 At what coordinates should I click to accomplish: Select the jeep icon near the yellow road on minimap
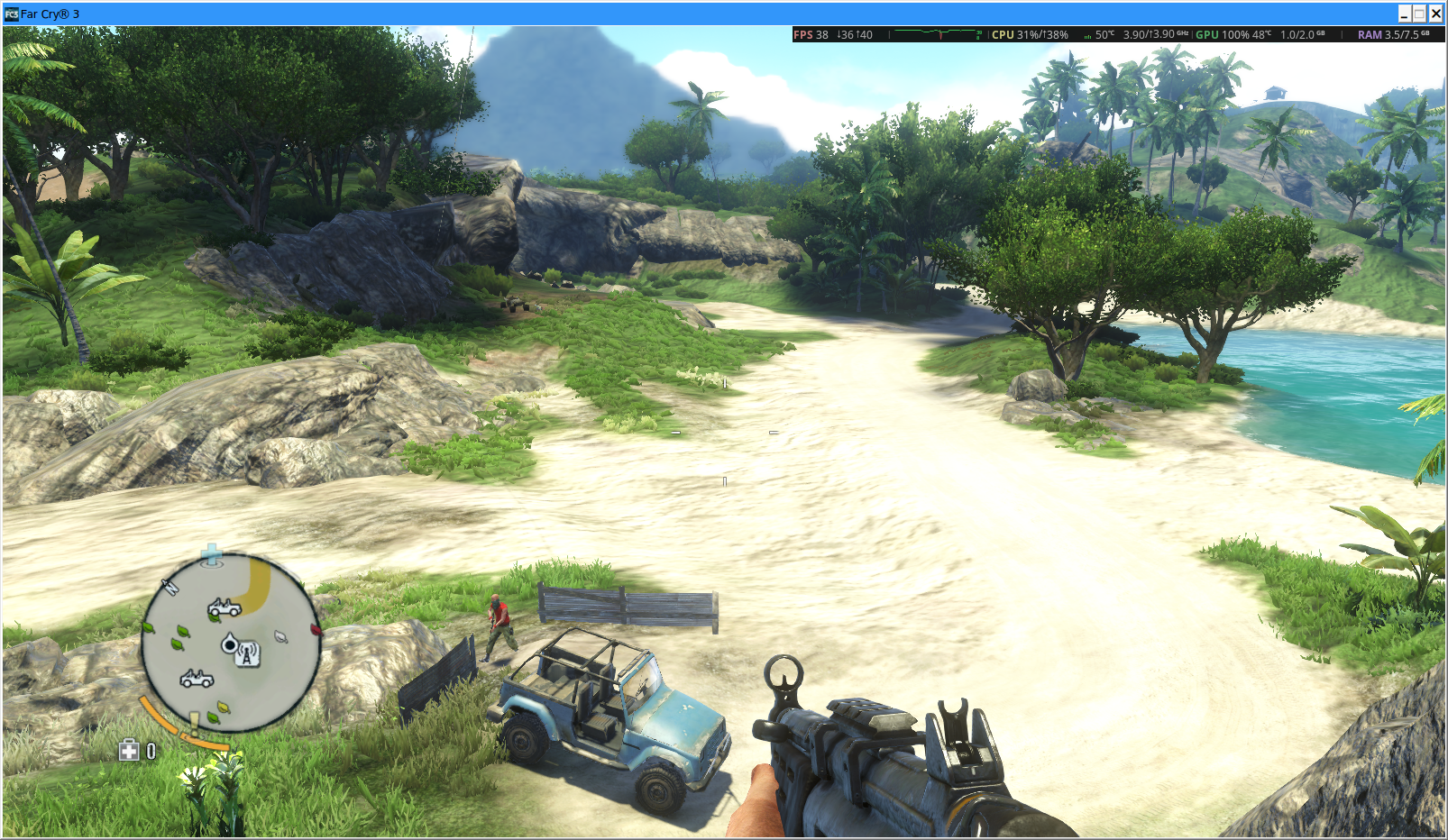(x=225, y=607)
